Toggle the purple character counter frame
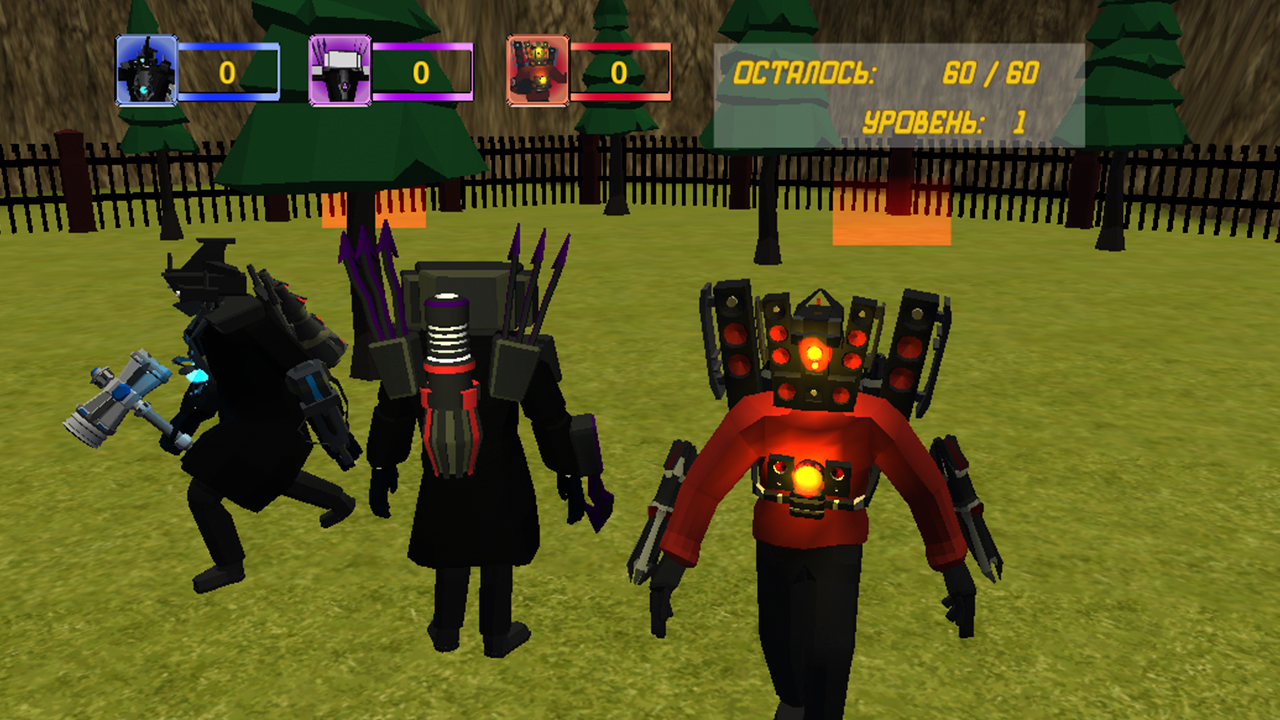Image resolution: width=1280 pixels, height=720 pixels. (x=423, y=69)
